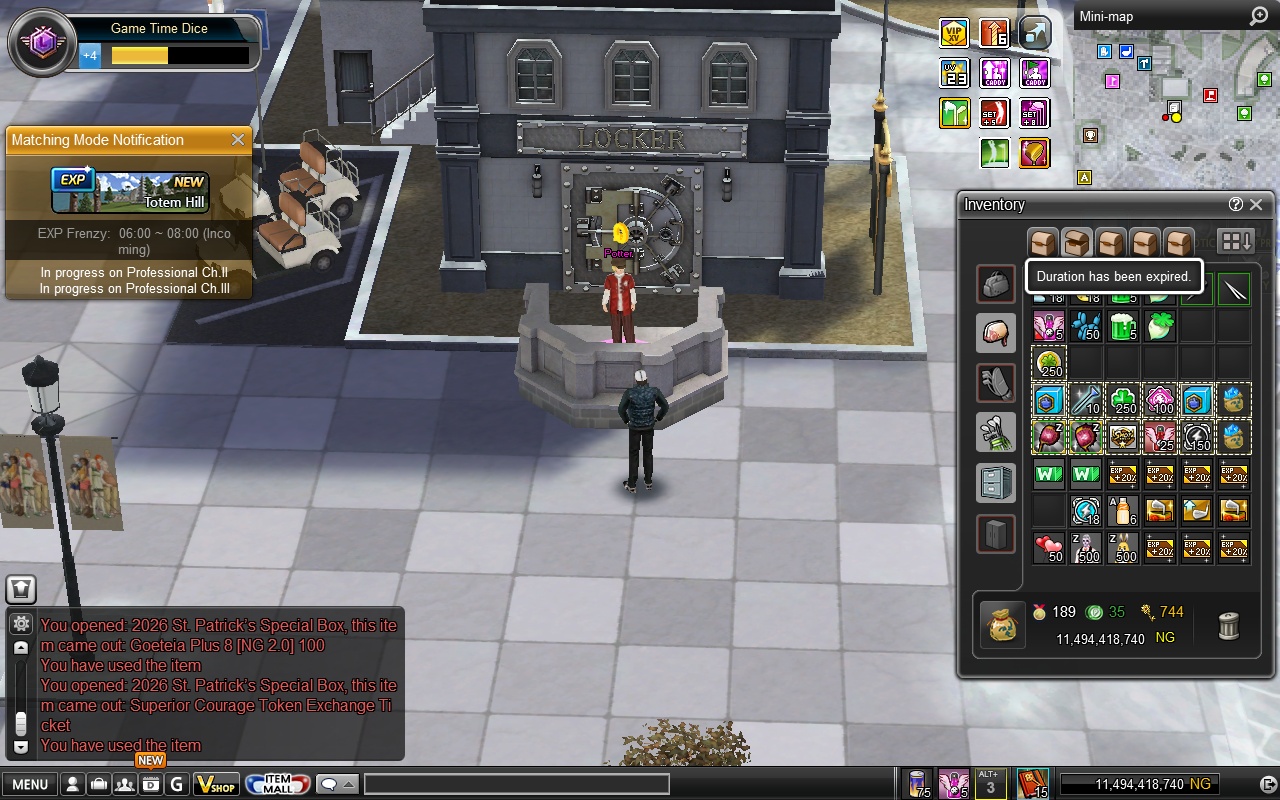Click the mini-map magnifier zoom button

(1258, 16)
